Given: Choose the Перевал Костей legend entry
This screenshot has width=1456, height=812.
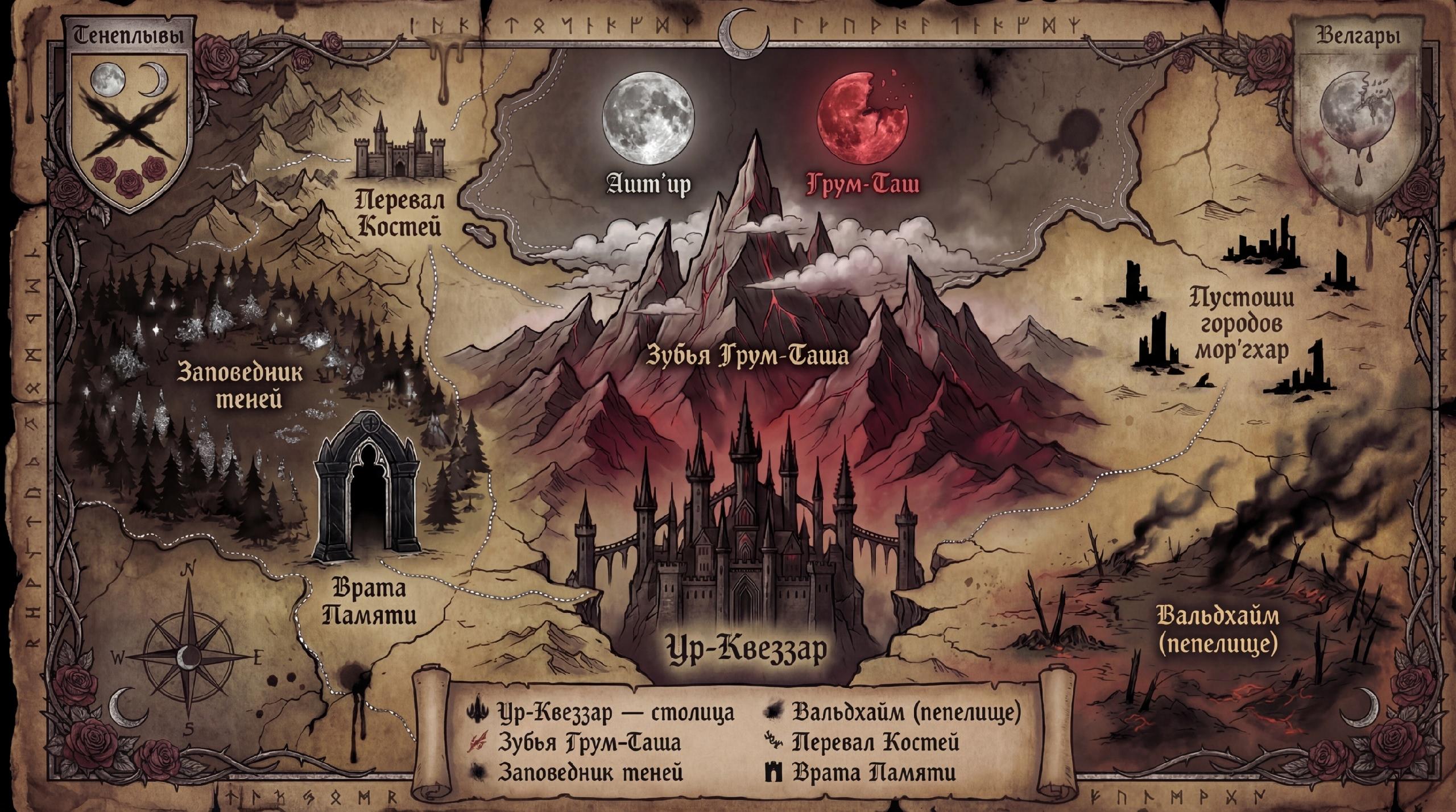Looking at the screenshot, I should click(876, 742).
